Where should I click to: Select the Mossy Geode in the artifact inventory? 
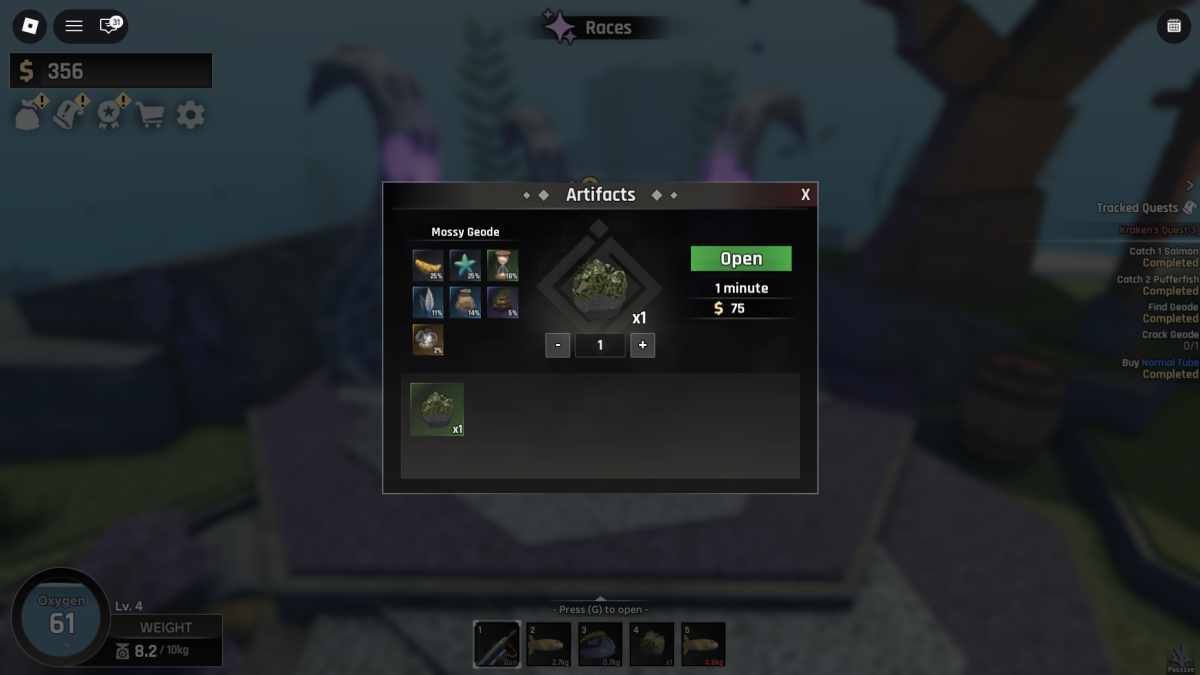click(437, 409)
